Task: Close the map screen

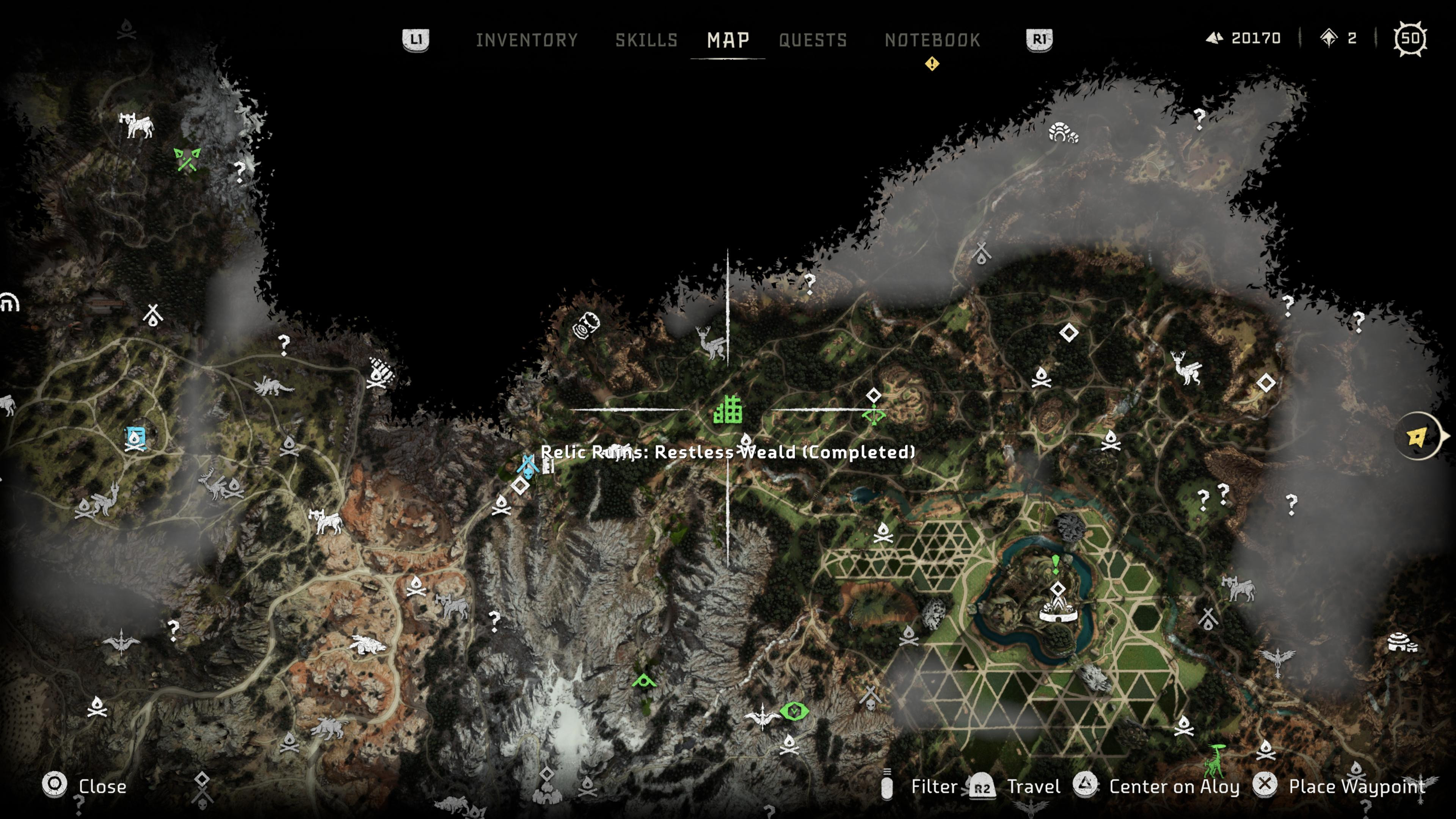Action: pyautogui.click(x=102, y=786)
